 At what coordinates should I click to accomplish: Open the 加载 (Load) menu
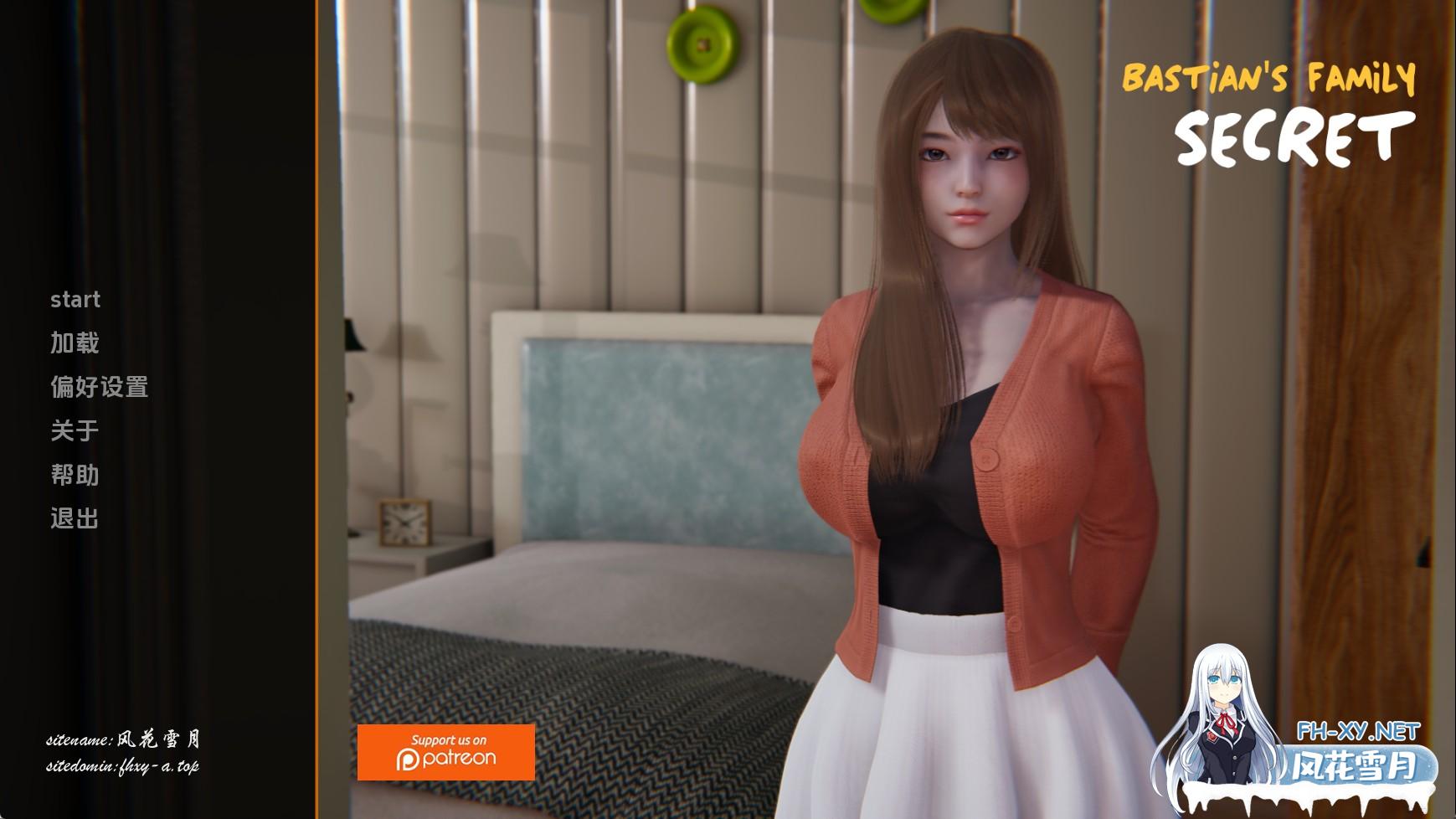coord(75,343)
